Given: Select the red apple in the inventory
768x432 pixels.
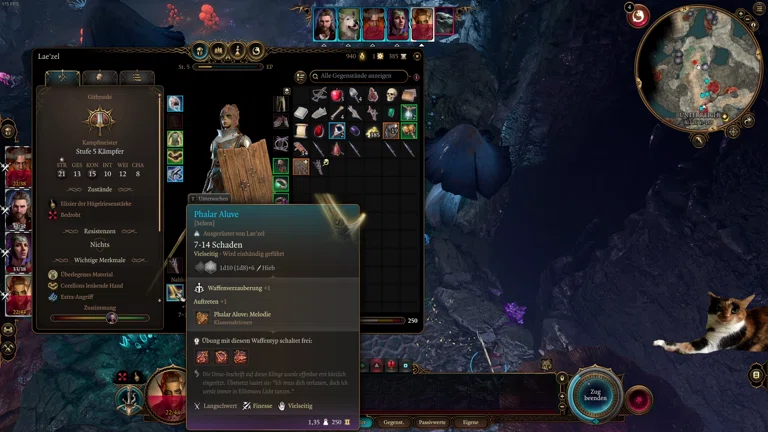Looking at the screenshot, I should pyautogui.click(x=337, y=95).
